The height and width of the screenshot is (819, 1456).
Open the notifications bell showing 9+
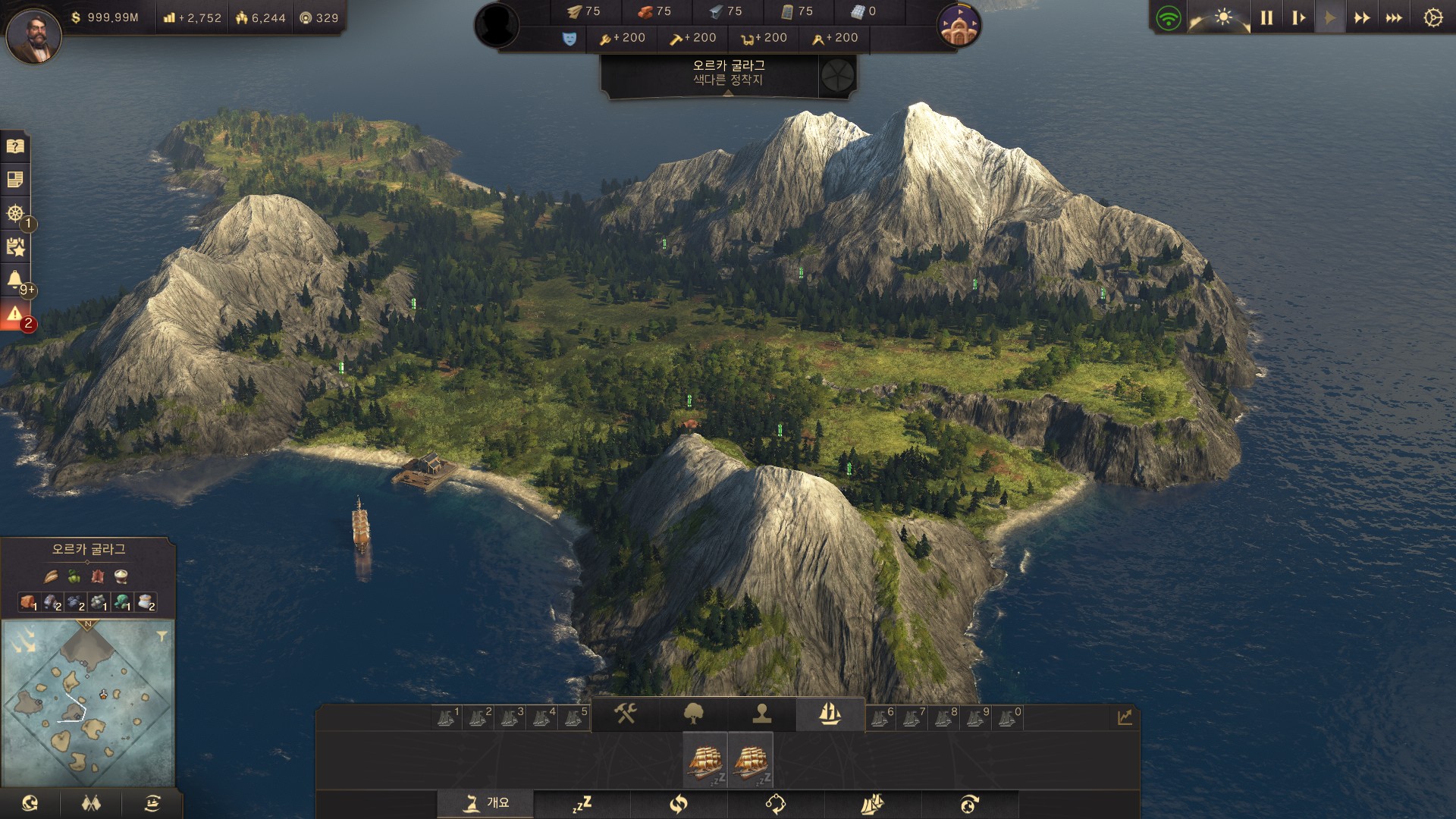click(15, 281)
